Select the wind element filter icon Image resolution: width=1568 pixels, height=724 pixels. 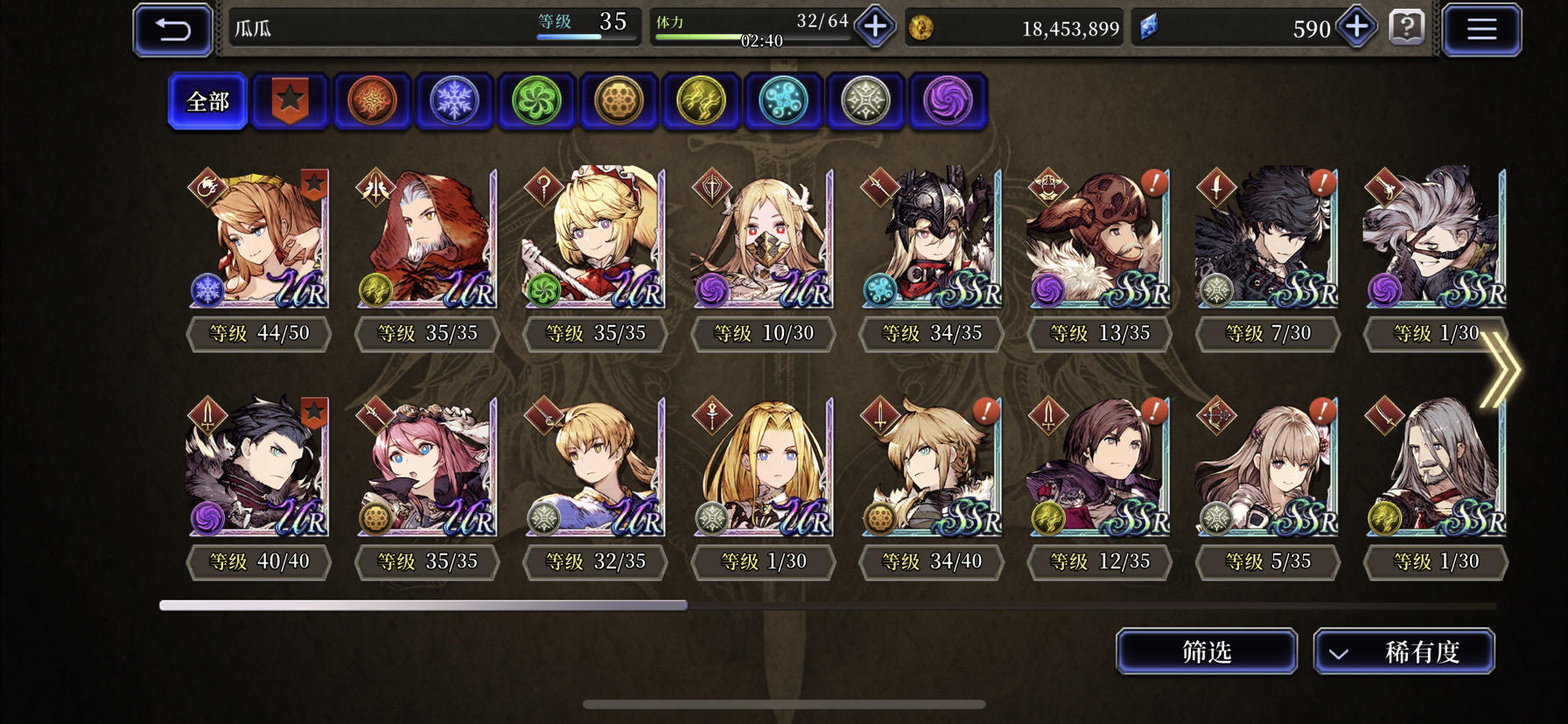(536, 101)
